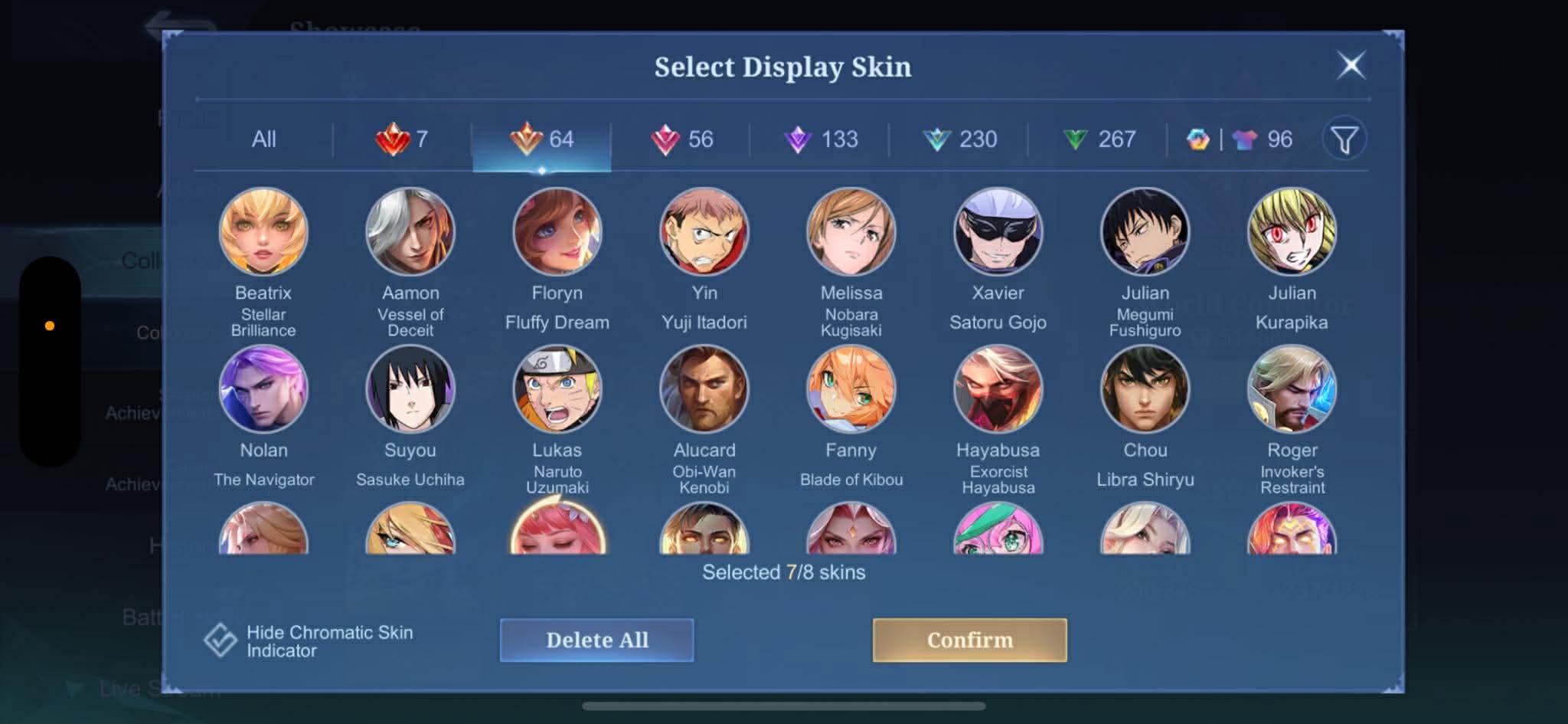Switch to the 267 skins tab
1568x724 pixels.
click(1099, 139)
